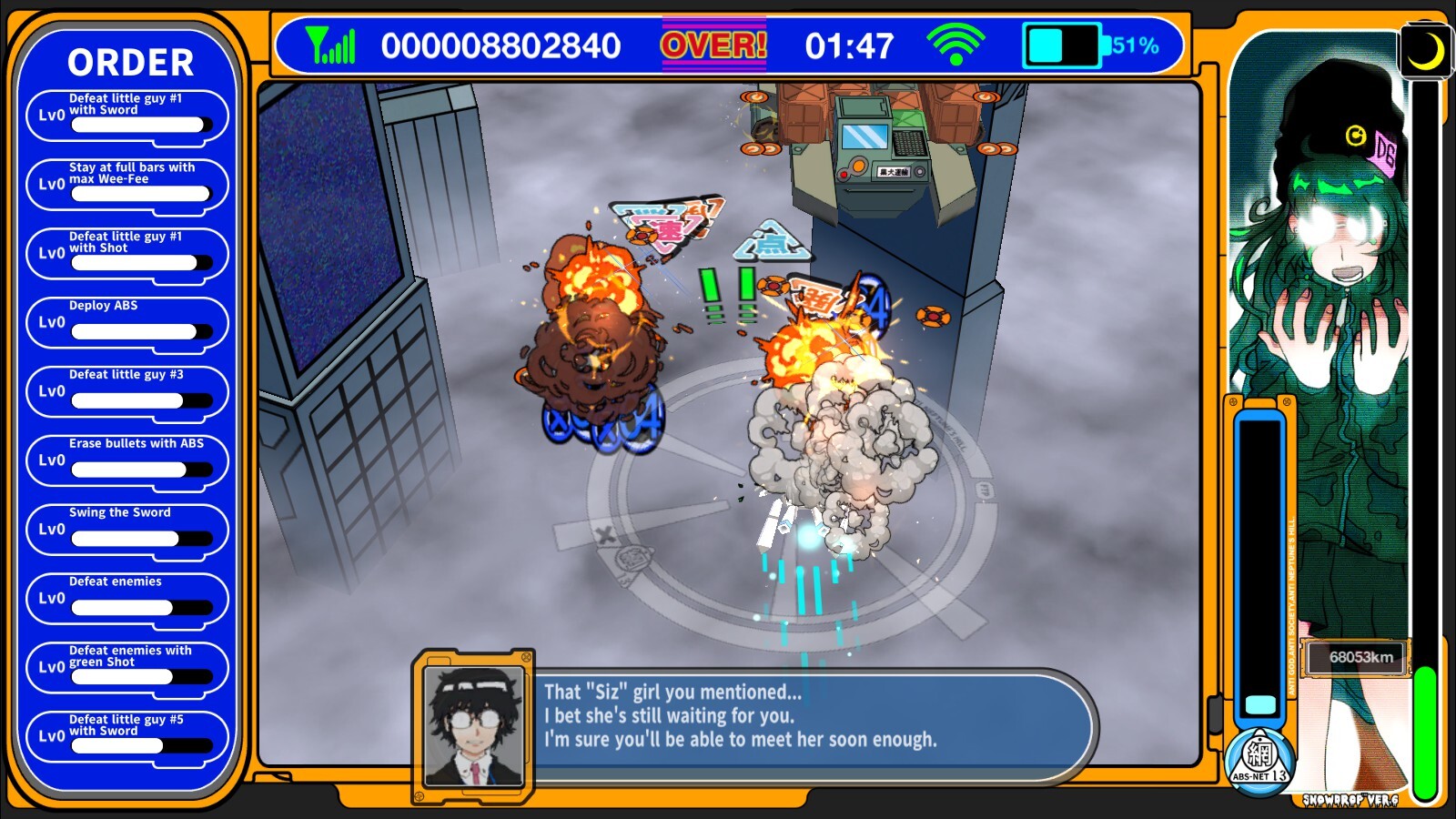This screenshot has width=1456, height=819.
Task: Click the dialogue text box to continue
Action: click(x=810, y=717)
